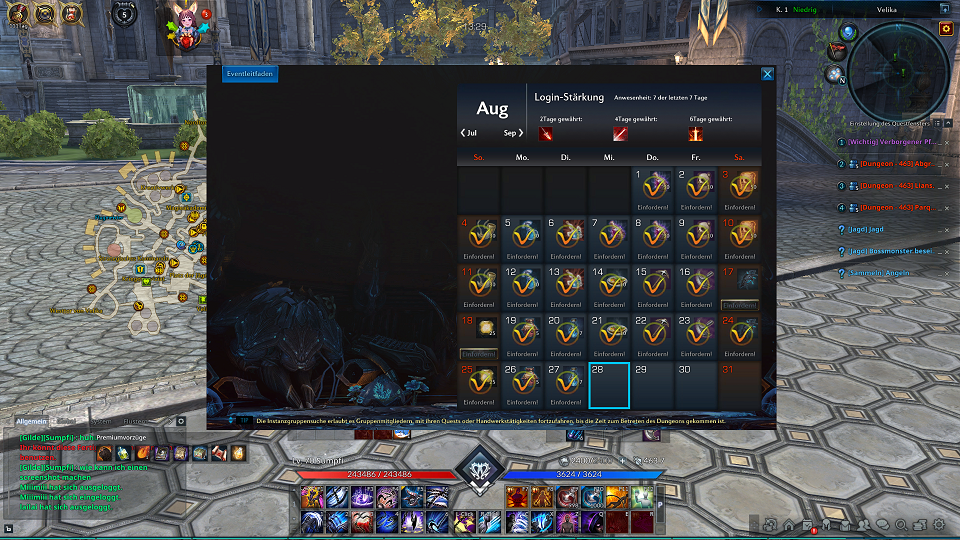Click the bunny-eared character portrait icon

(185, 27)
